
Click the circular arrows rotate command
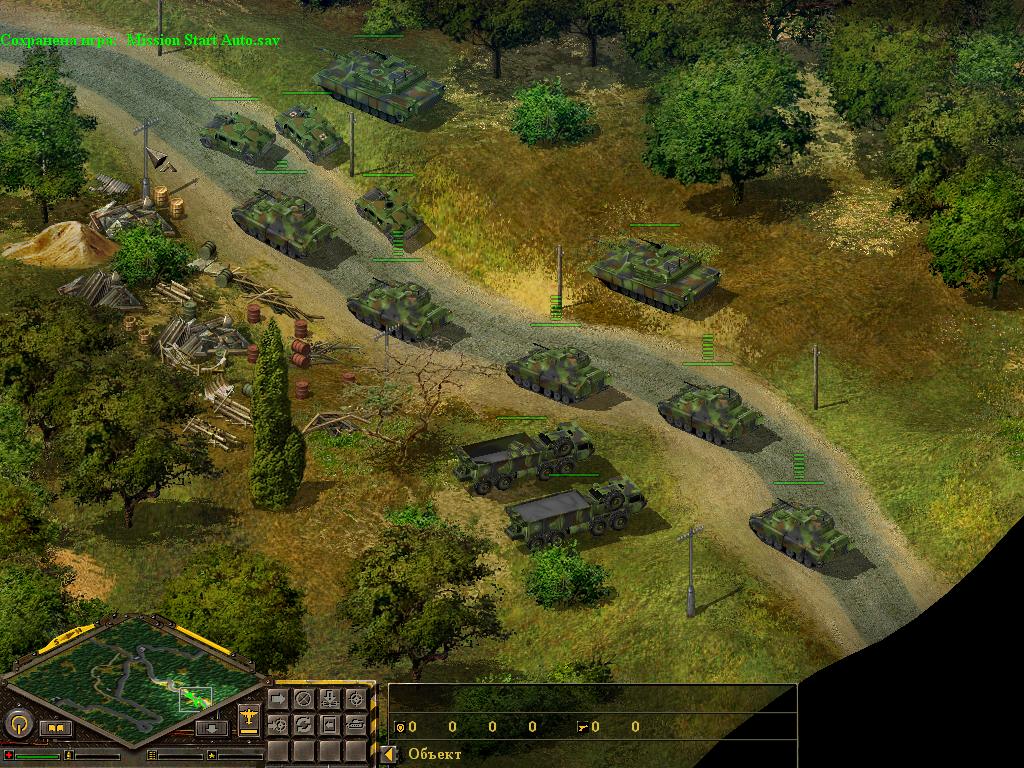click(303, 724)
